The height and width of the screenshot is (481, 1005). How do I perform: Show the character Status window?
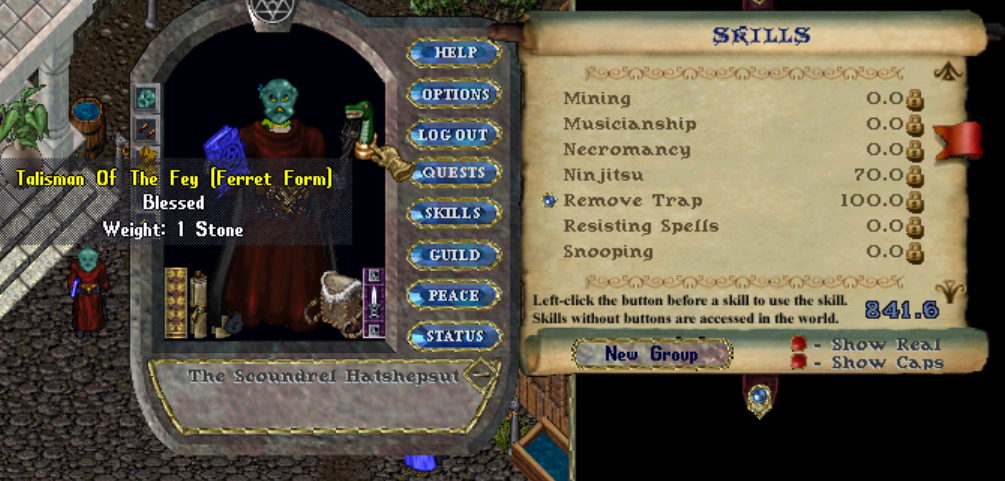[453, 337]
